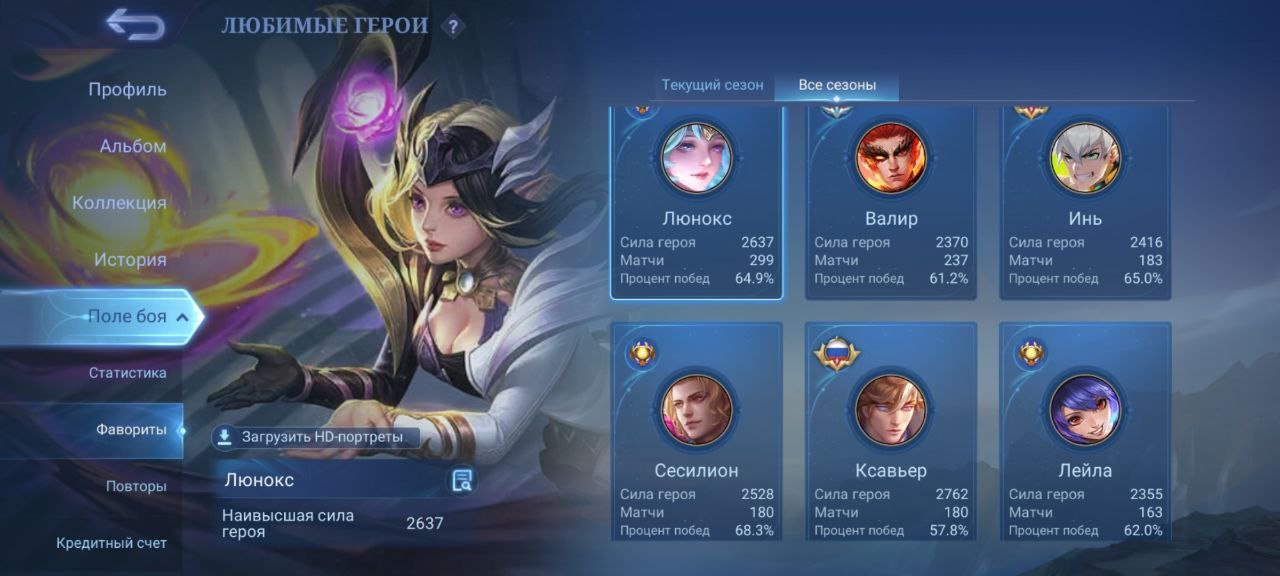Switch to the Текущий сезон tab
This screenshot has height=576, width=1280.
(x=712, y=85)
